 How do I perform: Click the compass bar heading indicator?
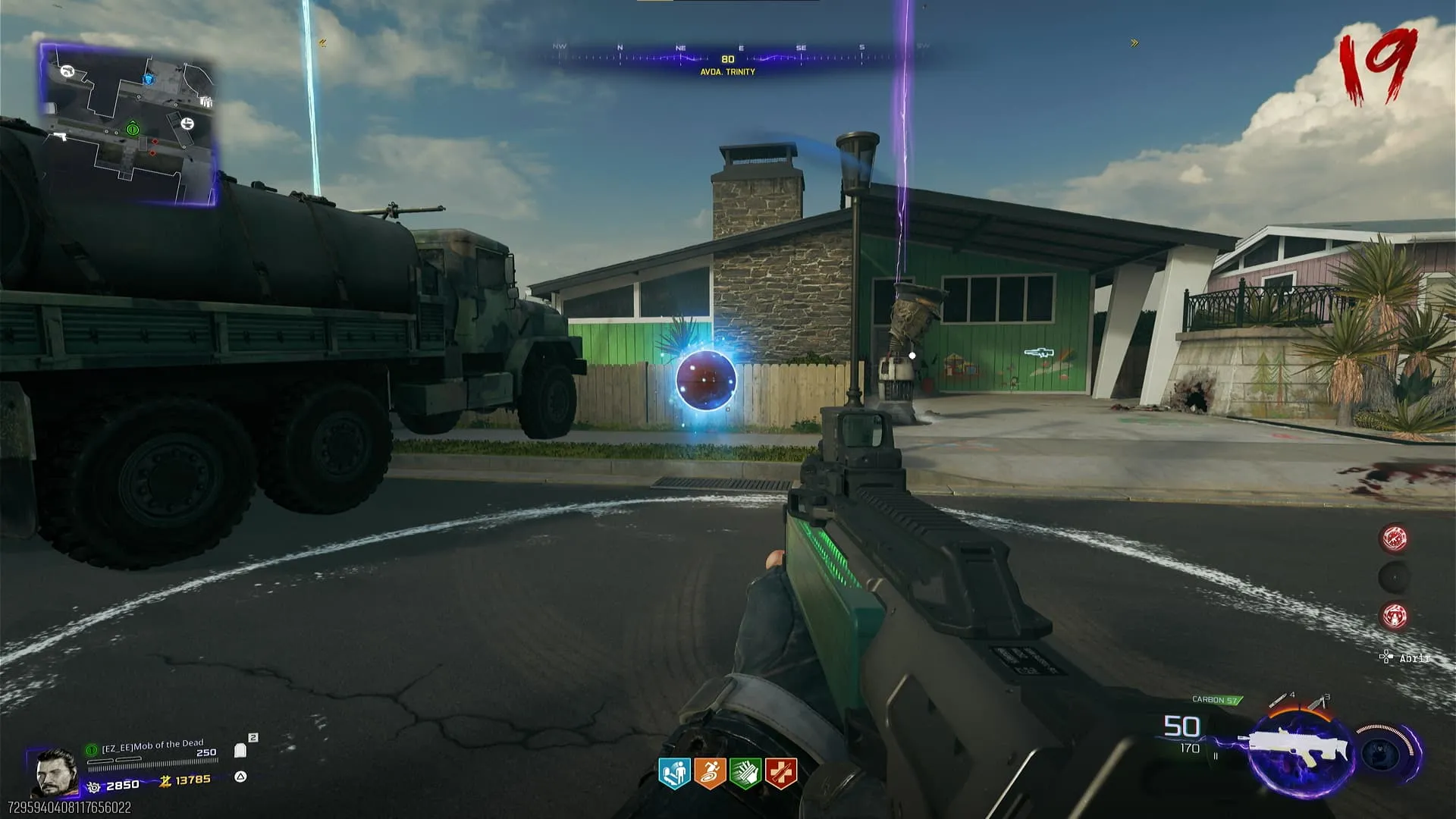click(727, 59)
